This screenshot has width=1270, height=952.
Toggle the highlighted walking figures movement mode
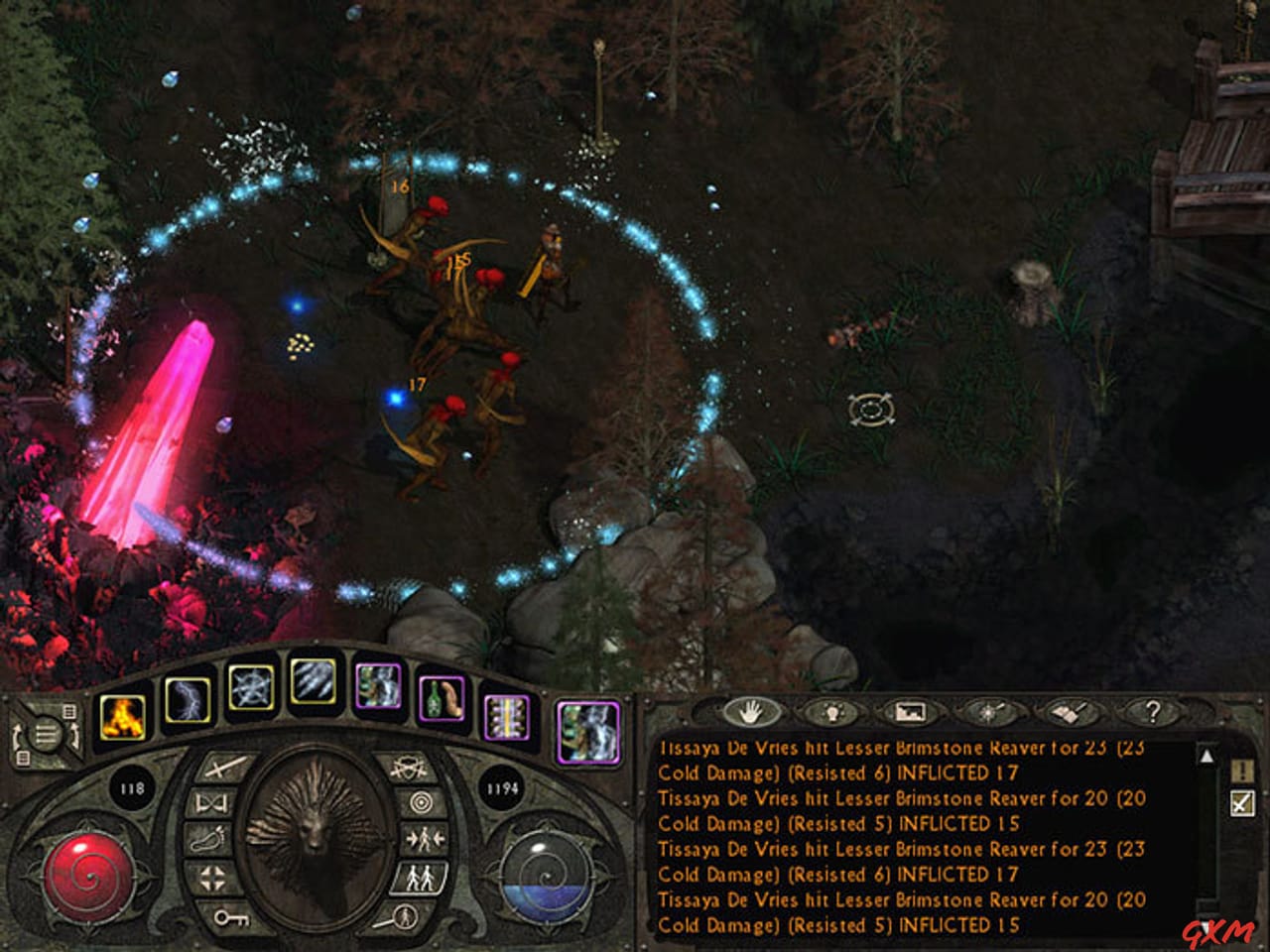[x=419, y=877]
